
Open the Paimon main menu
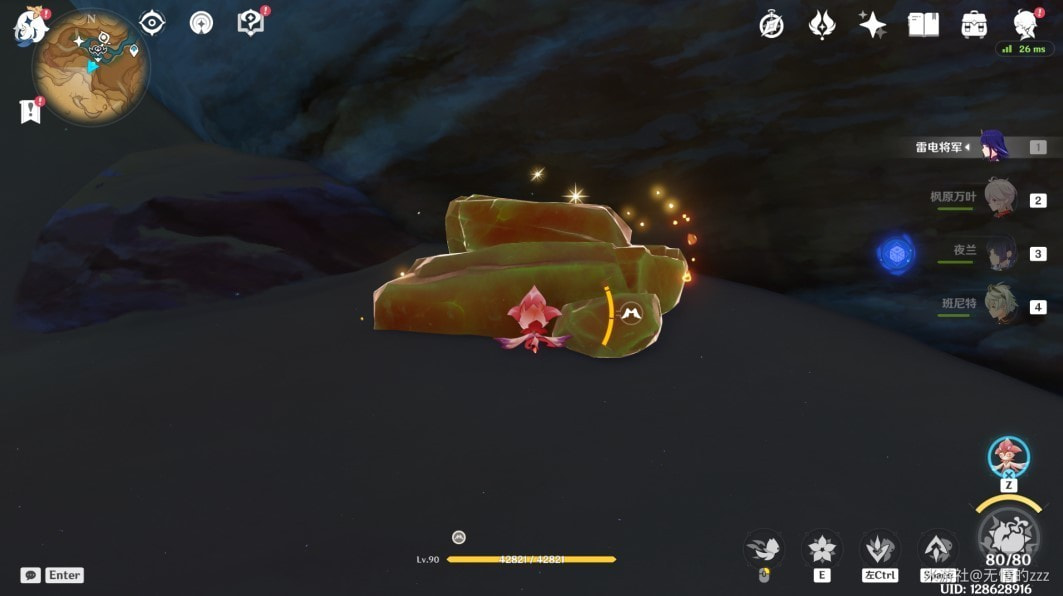(29, 25)
